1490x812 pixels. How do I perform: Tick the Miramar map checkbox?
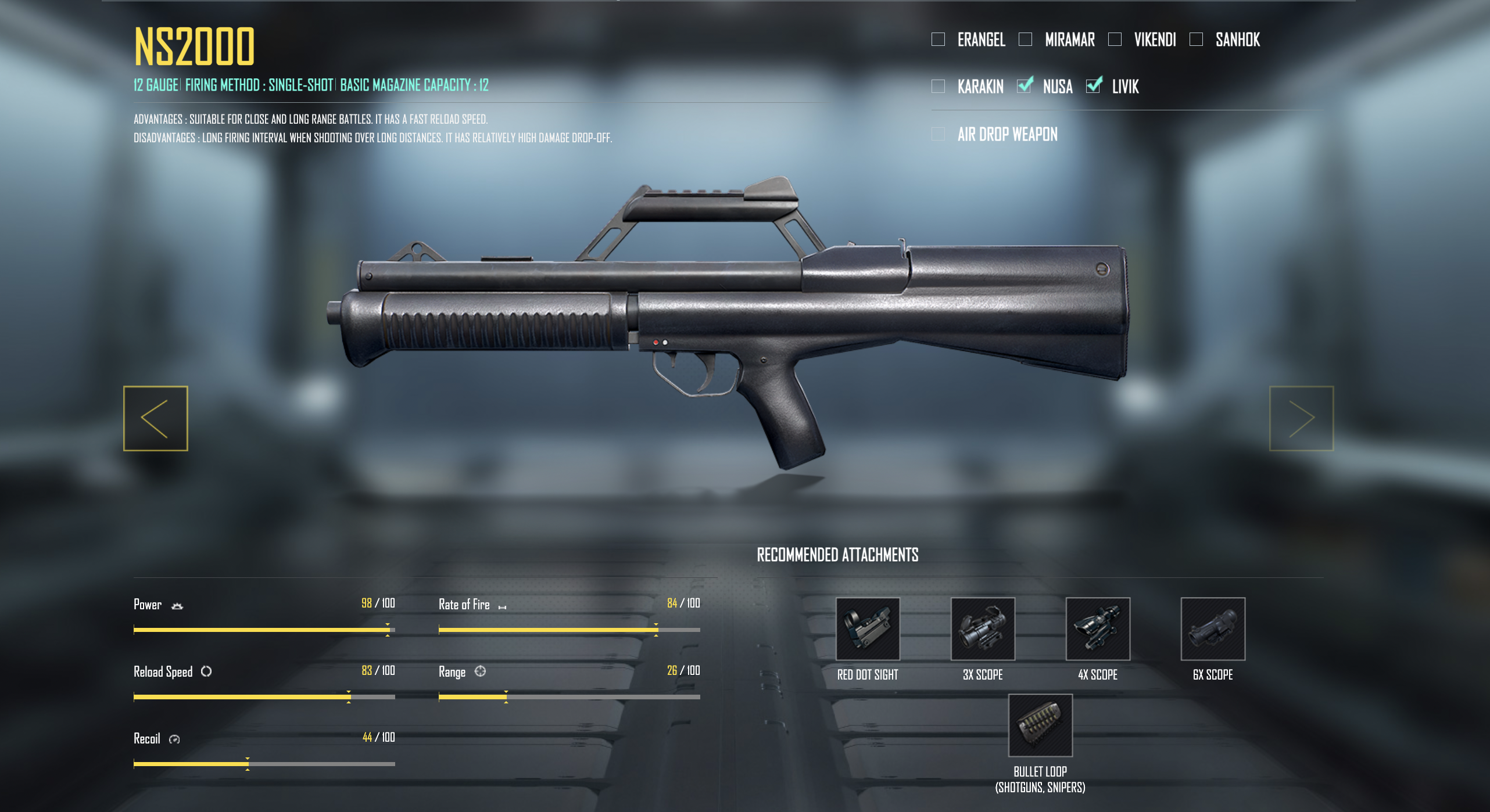click(x=1025, y=39)
